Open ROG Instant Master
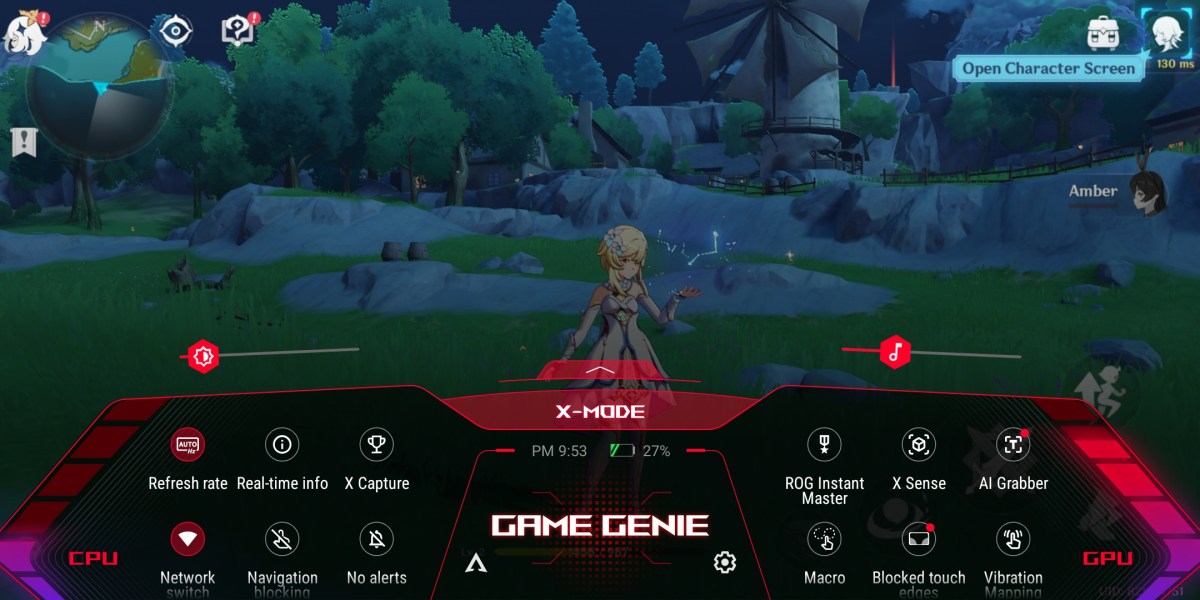1200x600 pixels. click(824, 444)
